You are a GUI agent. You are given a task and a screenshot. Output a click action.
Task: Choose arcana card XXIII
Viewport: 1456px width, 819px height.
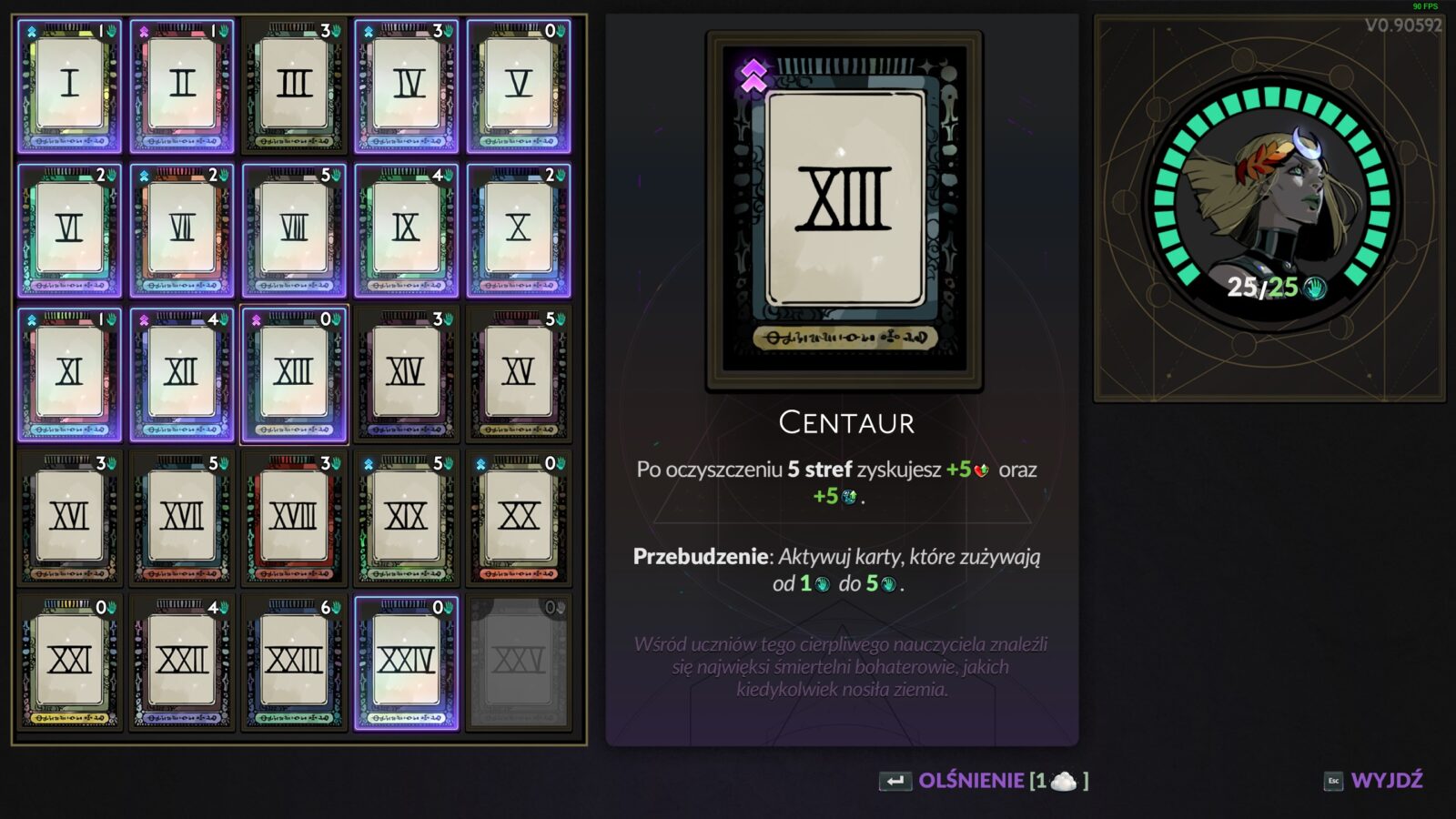tap(294, 662)
